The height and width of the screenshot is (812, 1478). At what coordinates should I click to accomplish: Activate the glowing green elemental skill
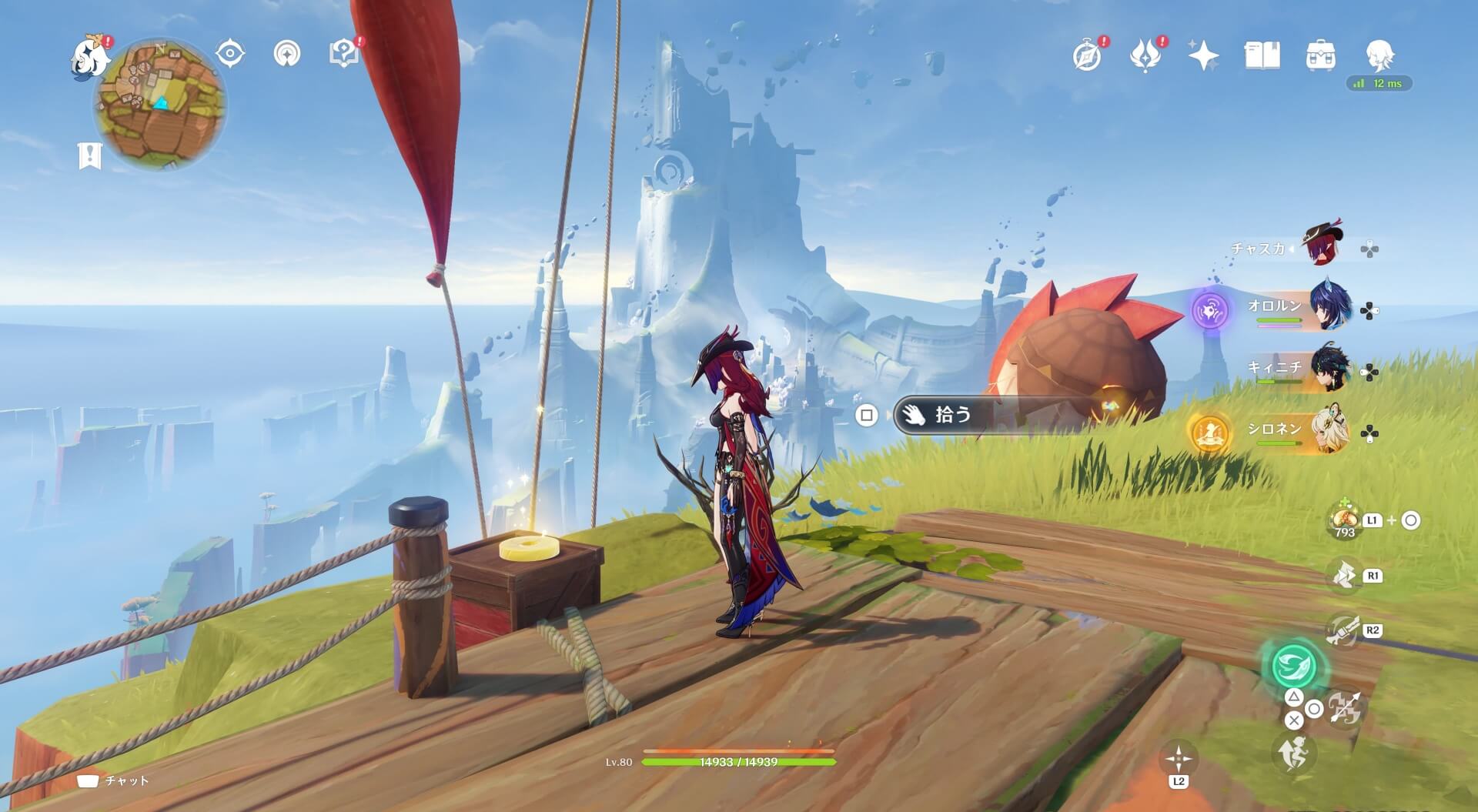coord(1295,666)
